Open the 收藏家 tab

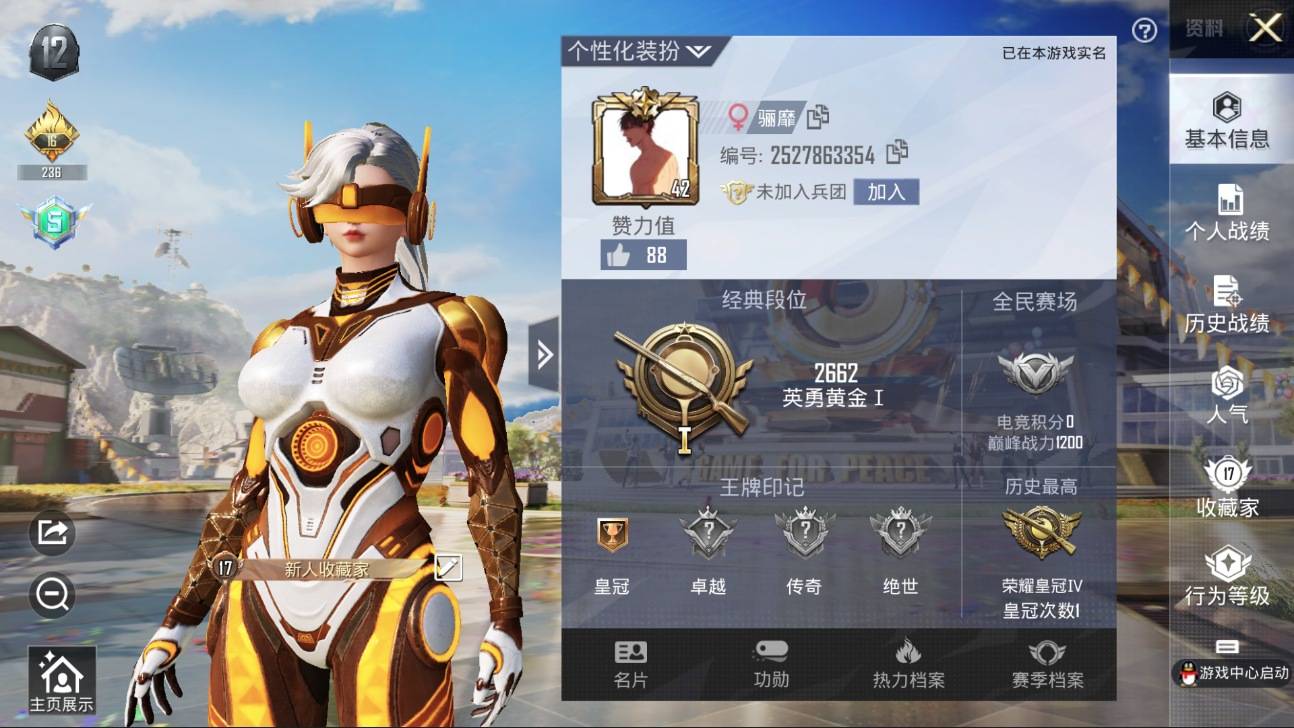point(1227,488)
